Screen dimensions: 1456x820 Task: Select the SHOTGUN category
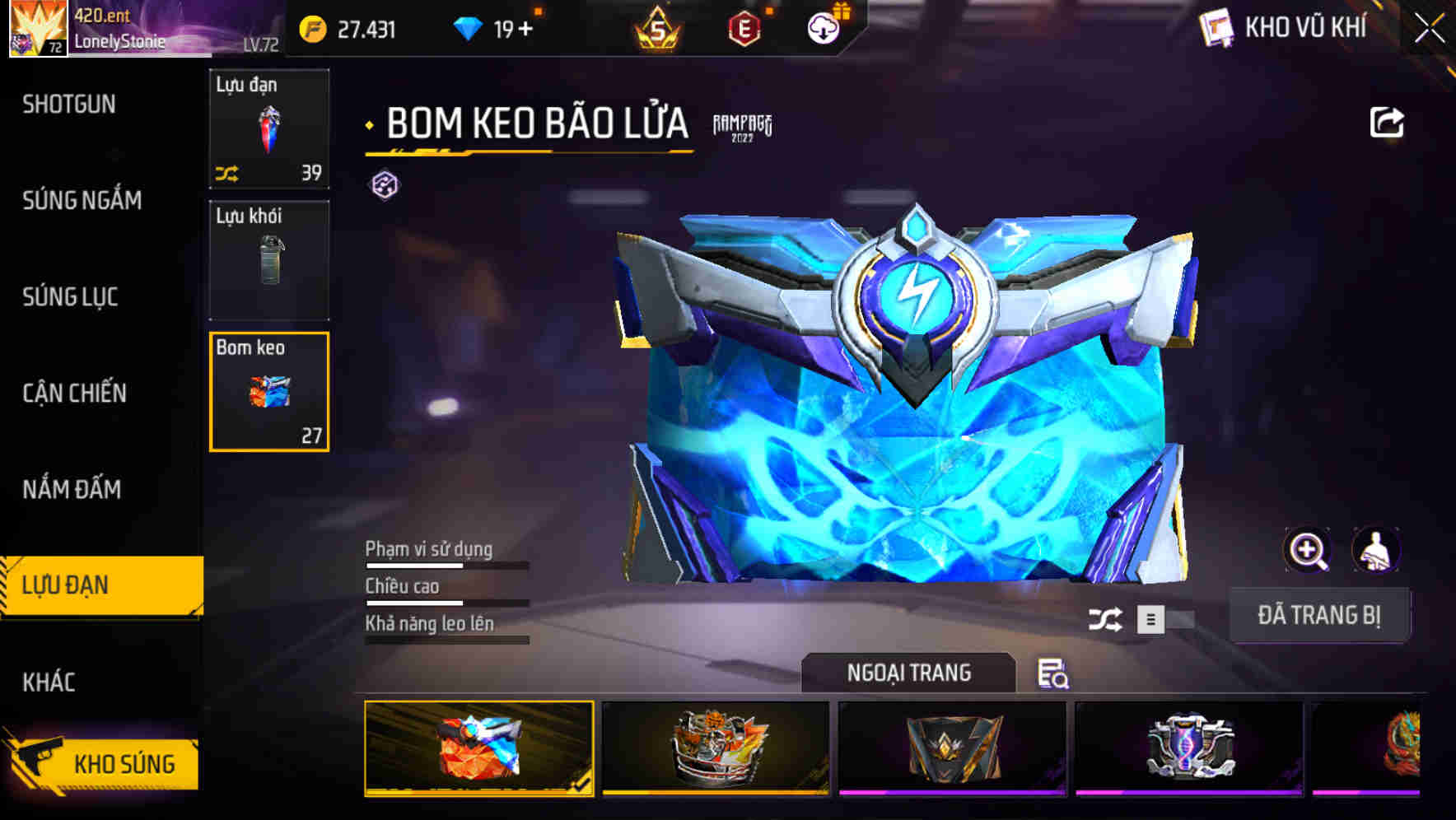pos(69,105)
